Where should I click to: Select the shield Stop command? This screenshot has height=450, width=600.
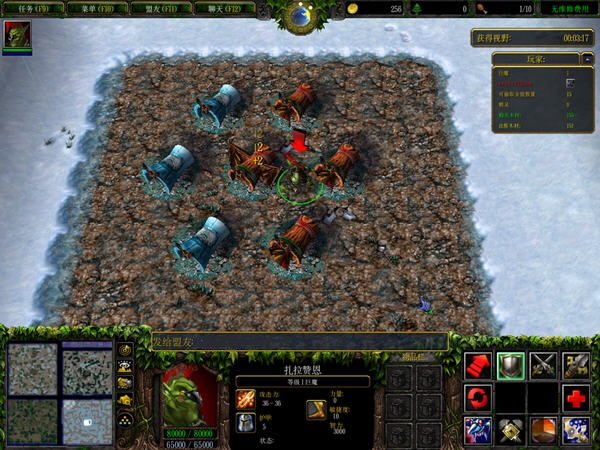tap(510, 365)
